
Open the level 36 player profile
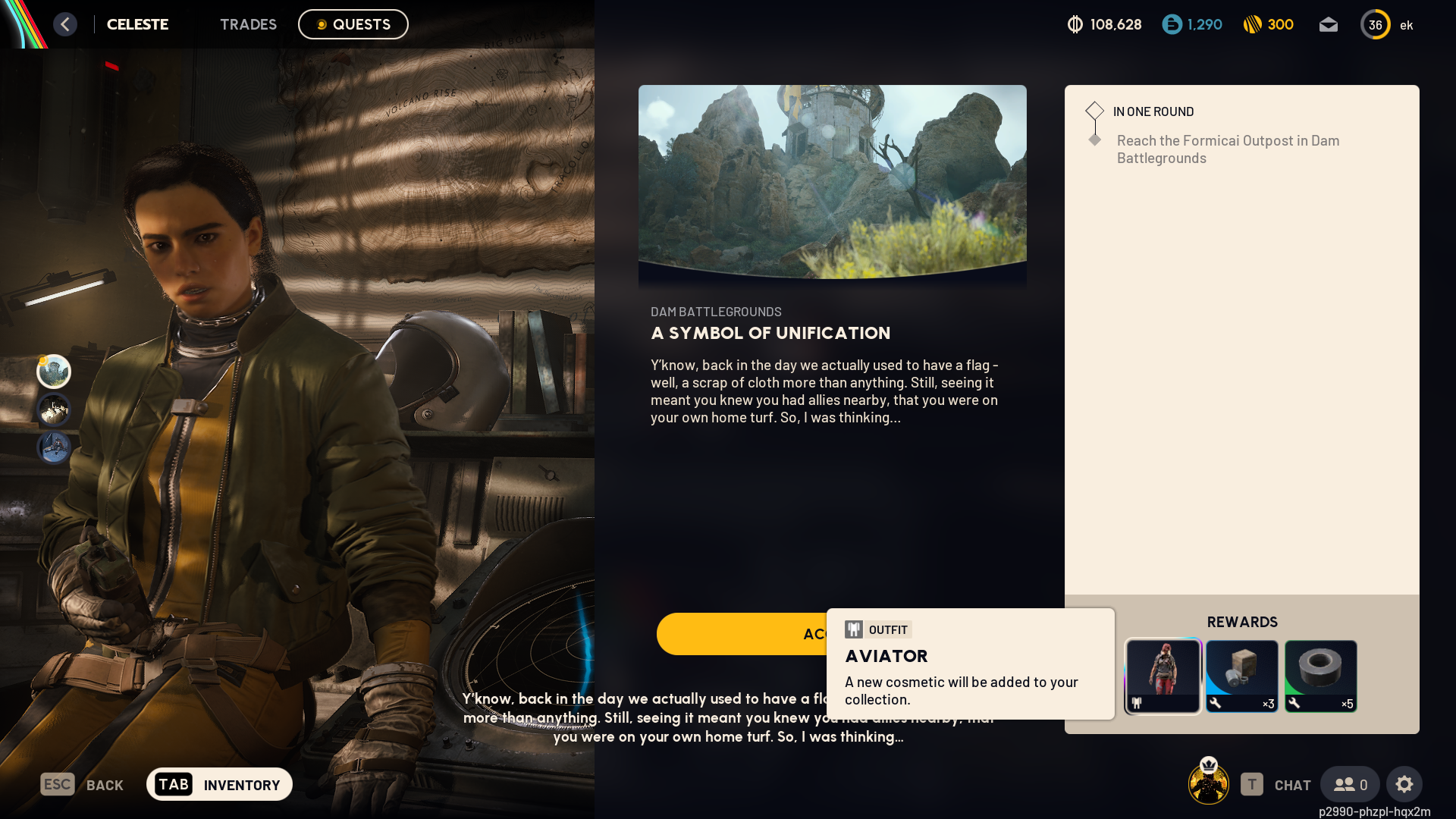click(1375, 25)
